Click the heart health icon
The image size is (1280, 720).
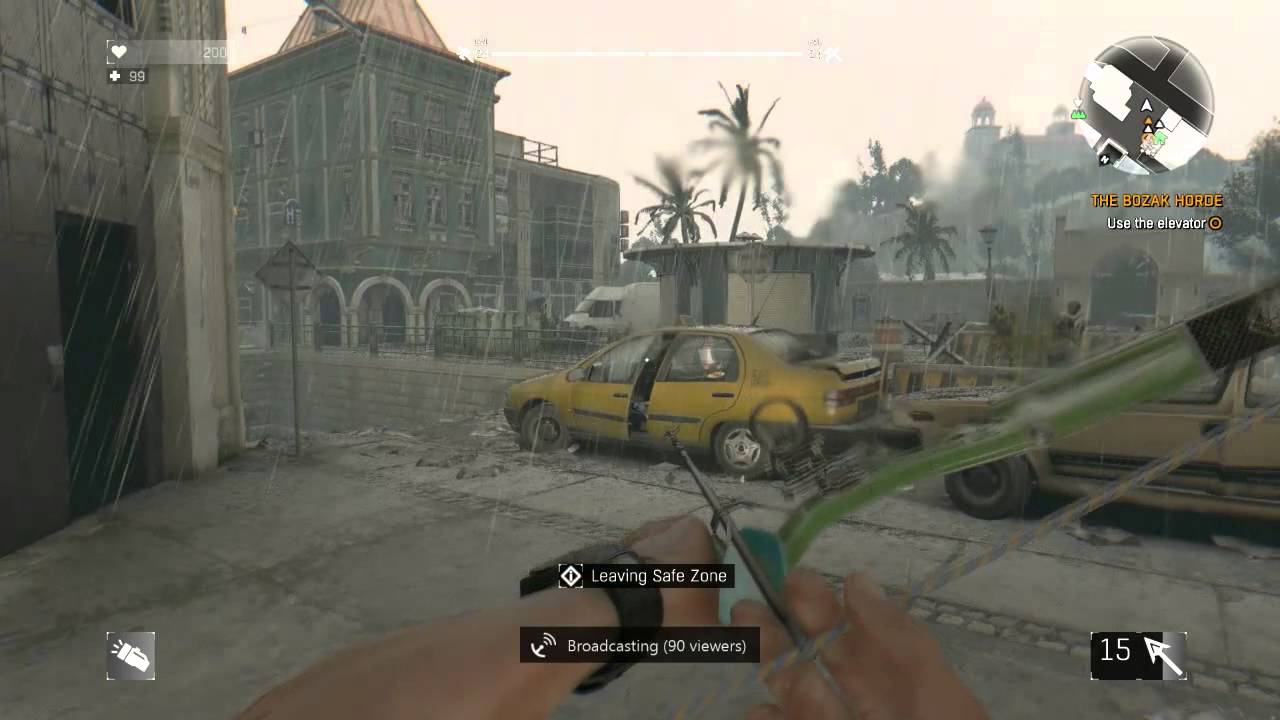119,51
